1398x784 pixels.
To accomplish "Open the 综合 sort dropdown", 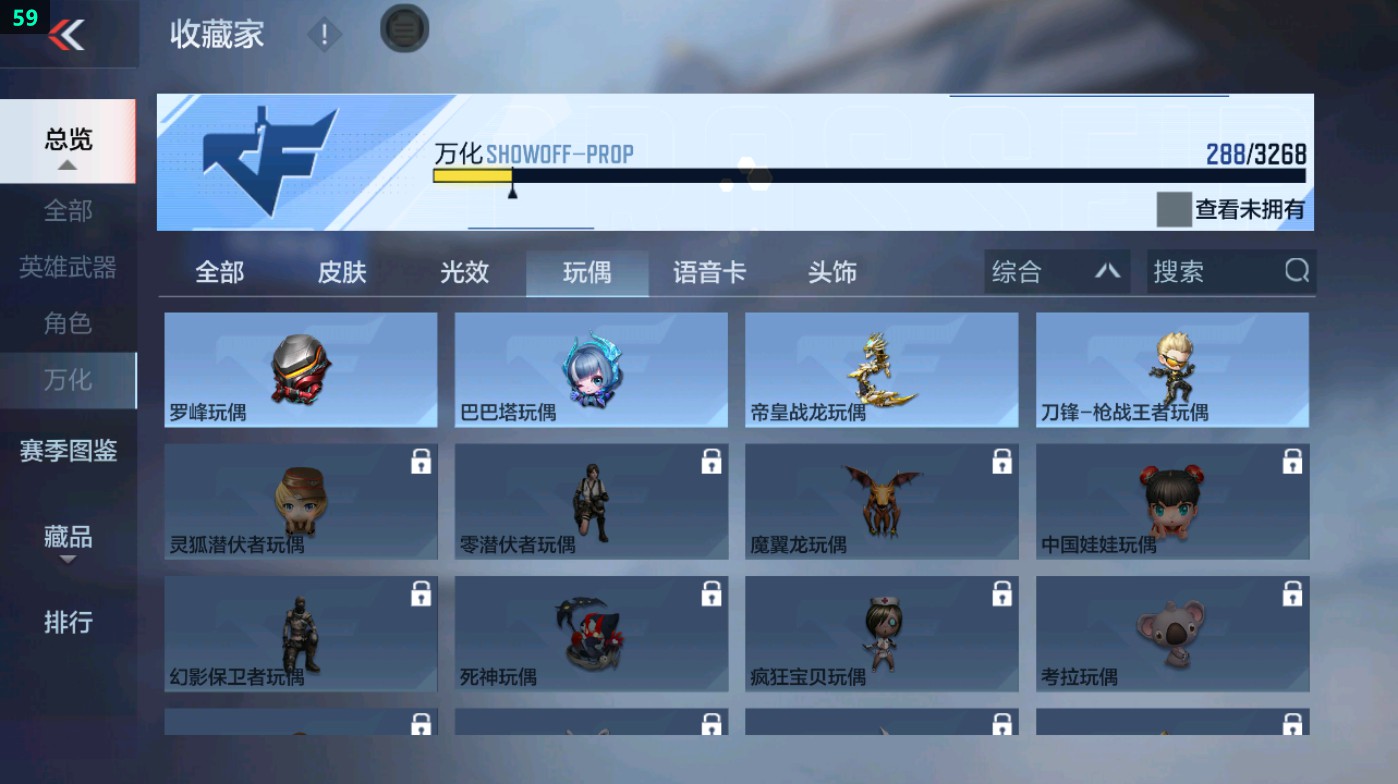I will point(1055,271).
